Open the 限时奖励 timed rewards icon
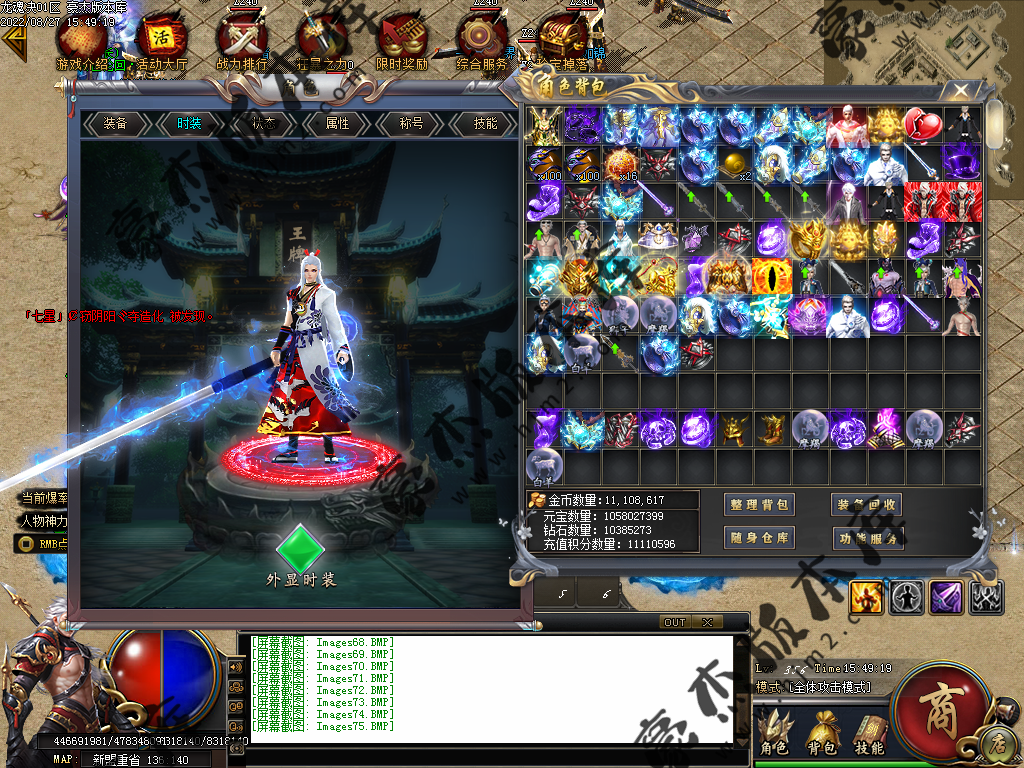The width and height of the screenshot is (1024, 768). [402, 41]
